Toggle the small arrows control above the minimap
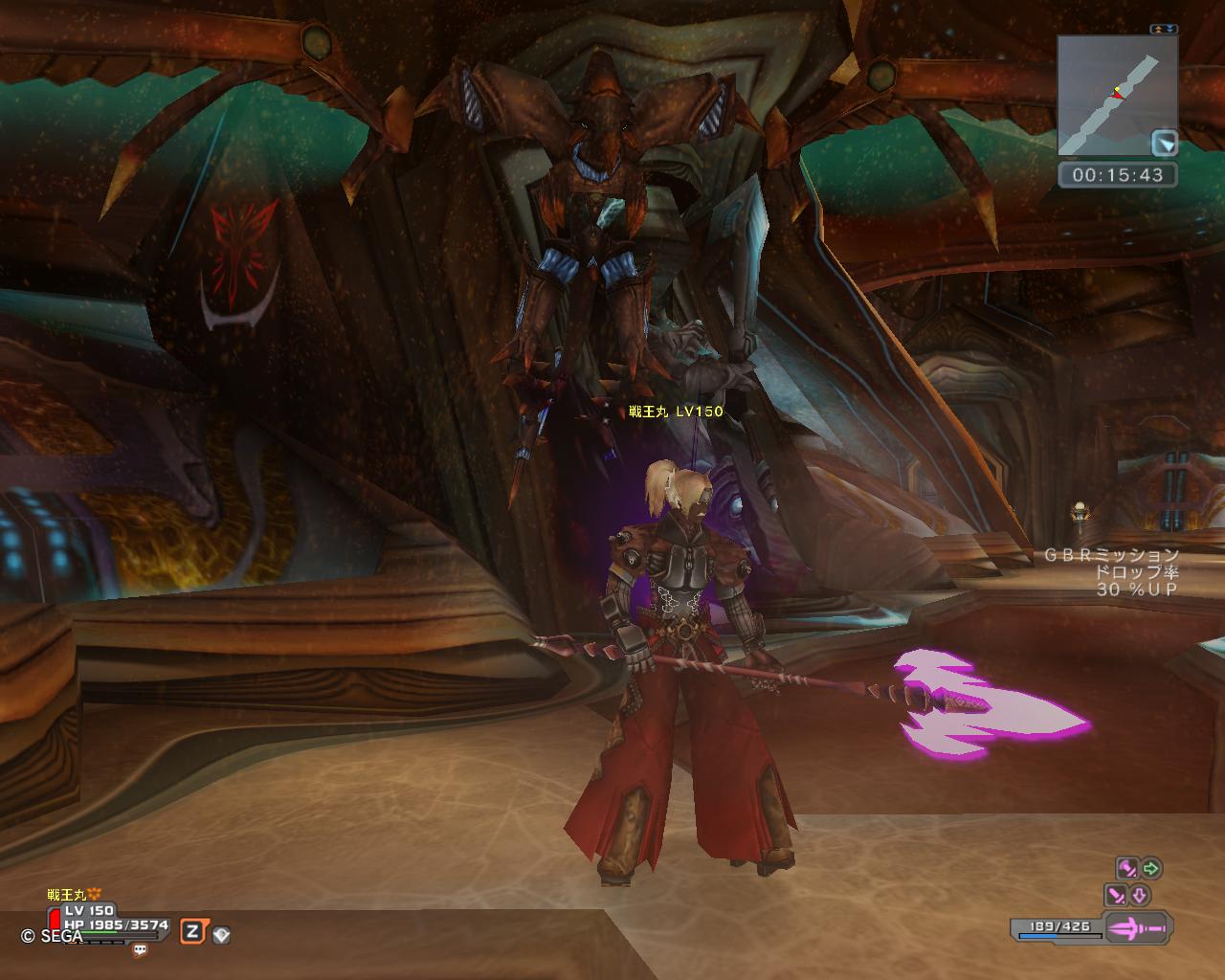The image size is (1225, 980). pyautogui.click(x=1165, y=30)
